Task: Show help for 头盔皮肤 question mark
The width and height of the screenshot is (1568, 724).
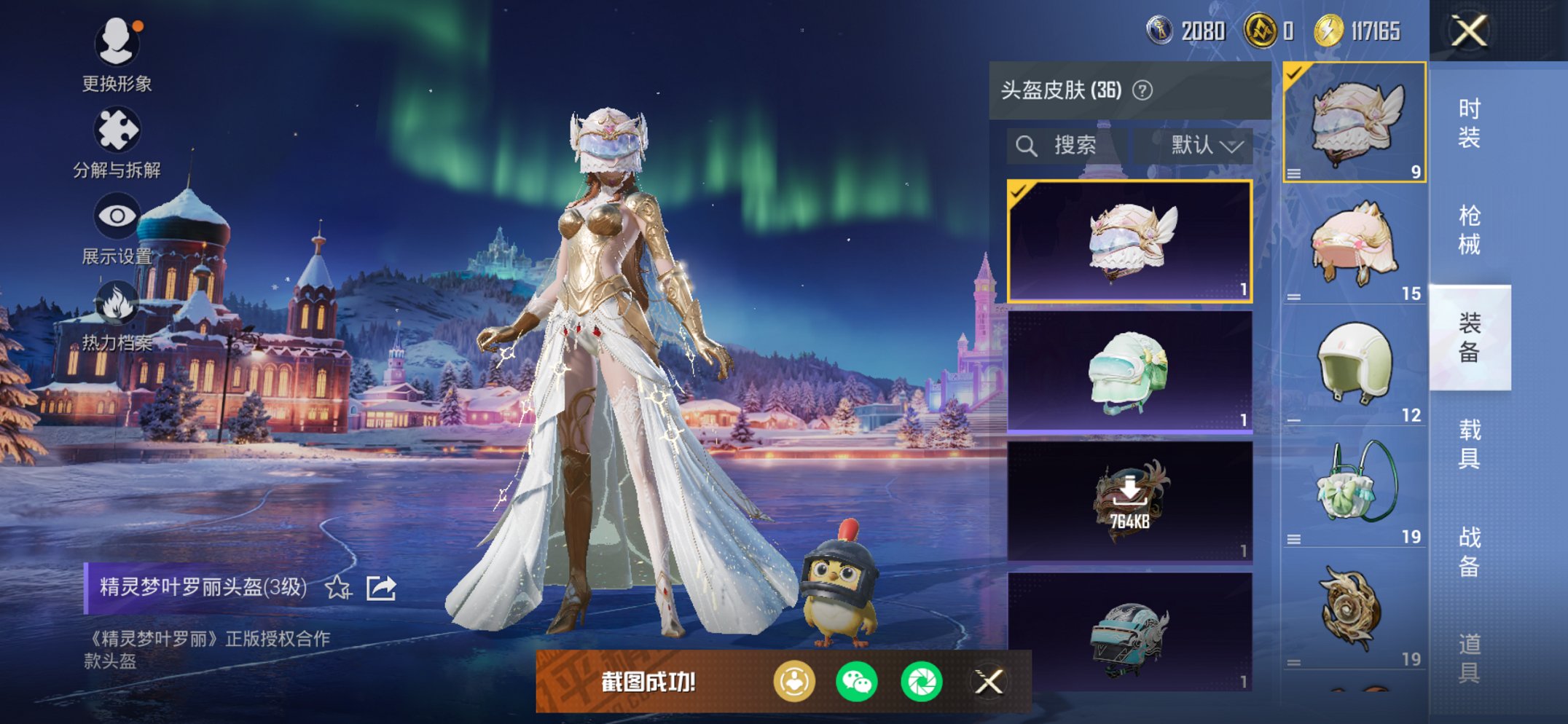Action: pos(1142,90)
